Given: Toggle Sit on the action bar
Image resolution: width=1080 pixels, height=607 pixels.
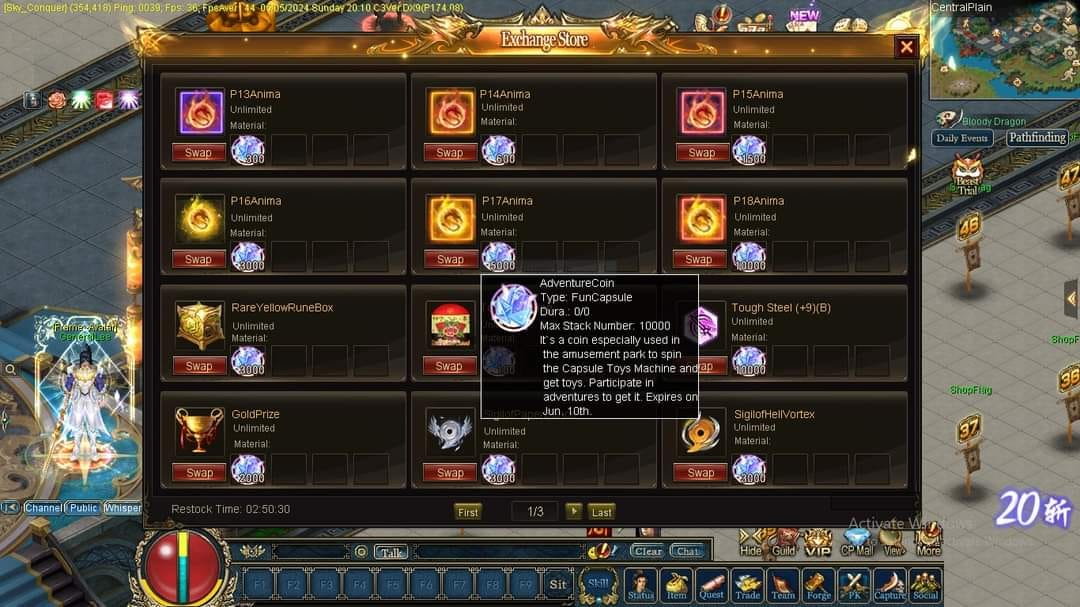Looking at the screenshot, I should 558,584.
